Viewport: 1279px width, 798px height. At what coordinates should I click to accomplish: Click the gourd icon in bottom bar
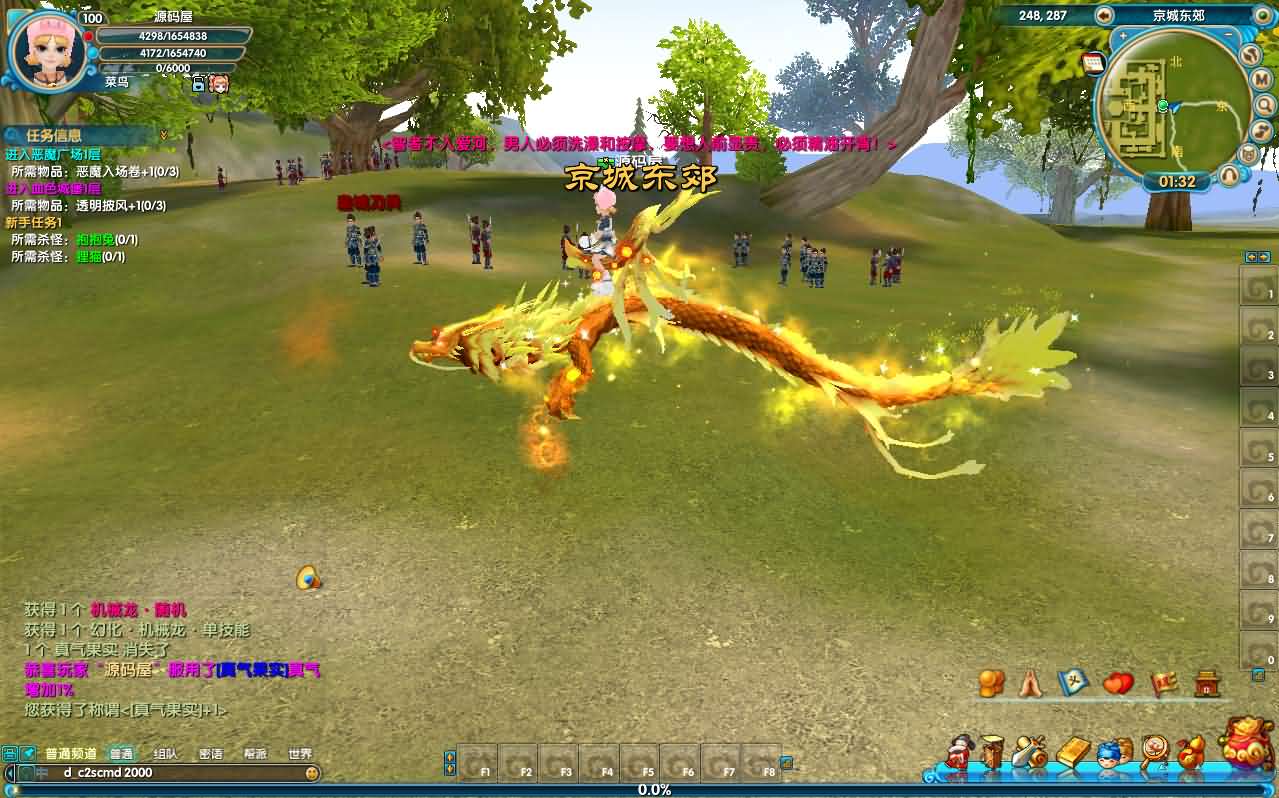pos(1190,752)
